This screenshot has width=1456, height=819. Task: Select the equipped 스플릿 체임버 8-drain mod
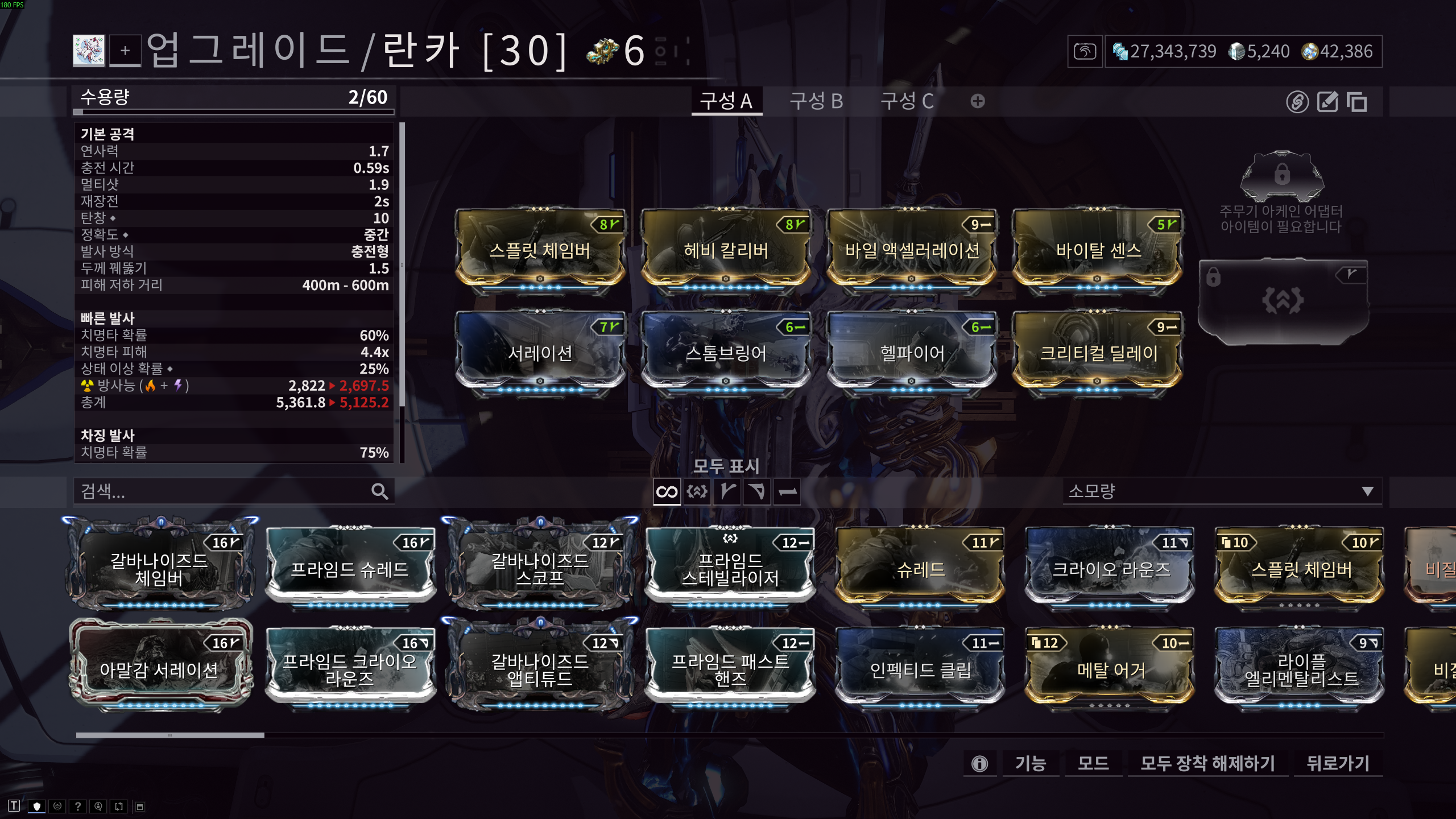(x=540, y=250)
